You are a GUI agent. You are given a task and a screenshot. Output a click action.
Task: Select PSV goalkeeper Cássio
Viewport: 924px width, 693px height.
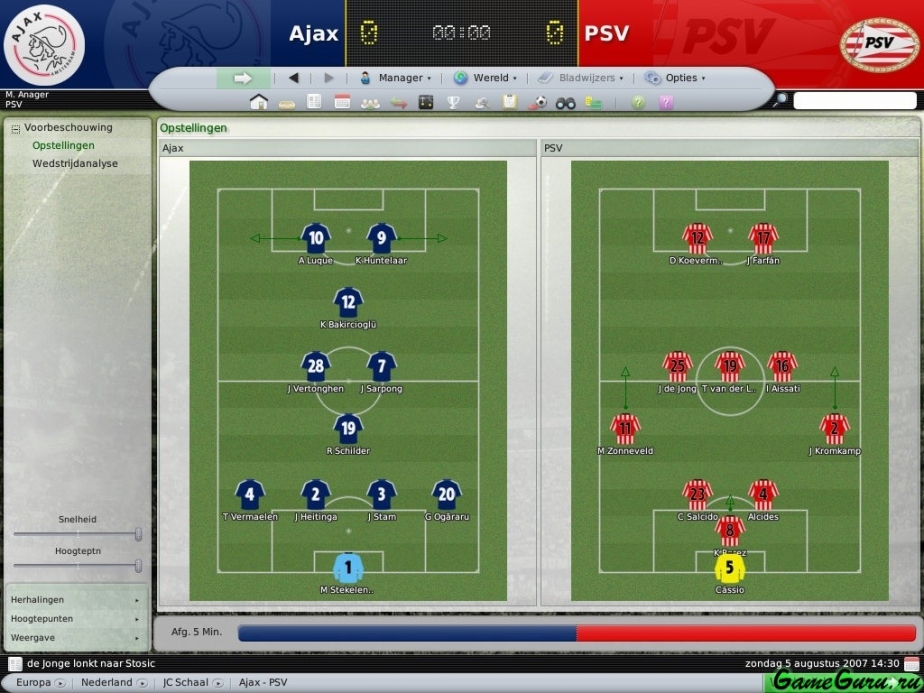point(730,570)
